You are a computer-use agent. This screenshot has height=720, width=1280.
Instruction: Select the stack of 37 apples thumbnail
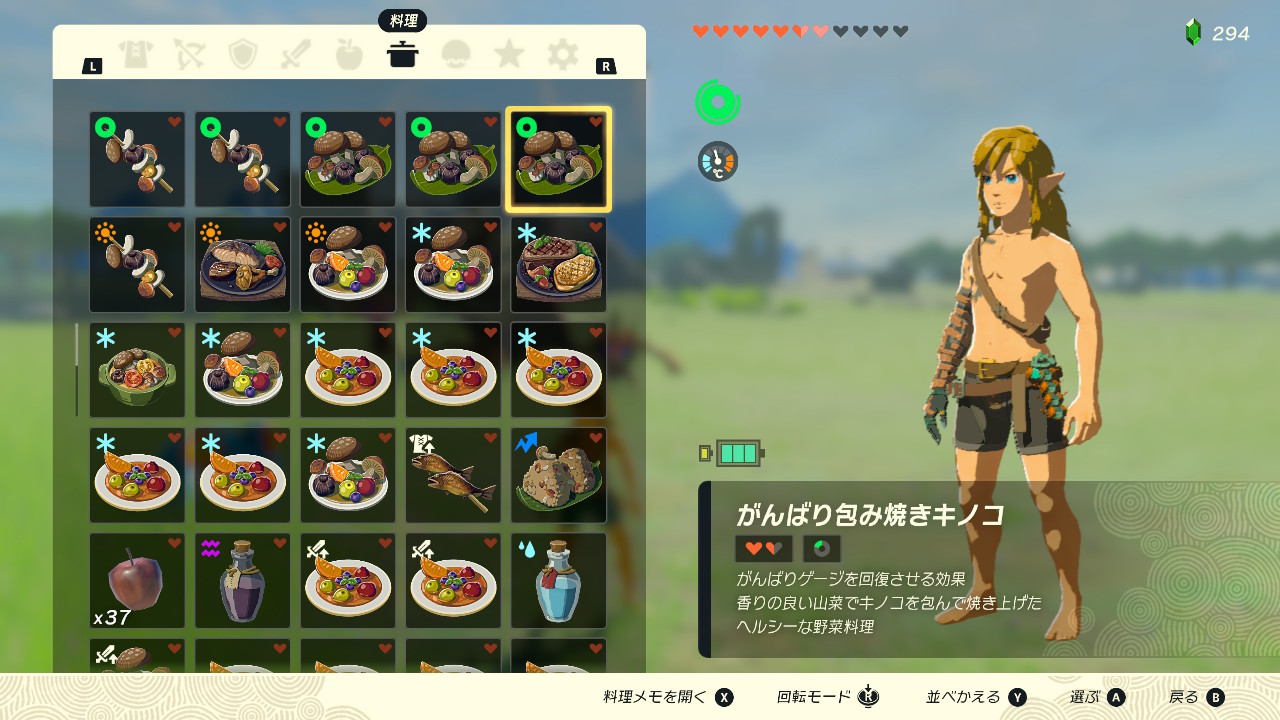point(137,580)
